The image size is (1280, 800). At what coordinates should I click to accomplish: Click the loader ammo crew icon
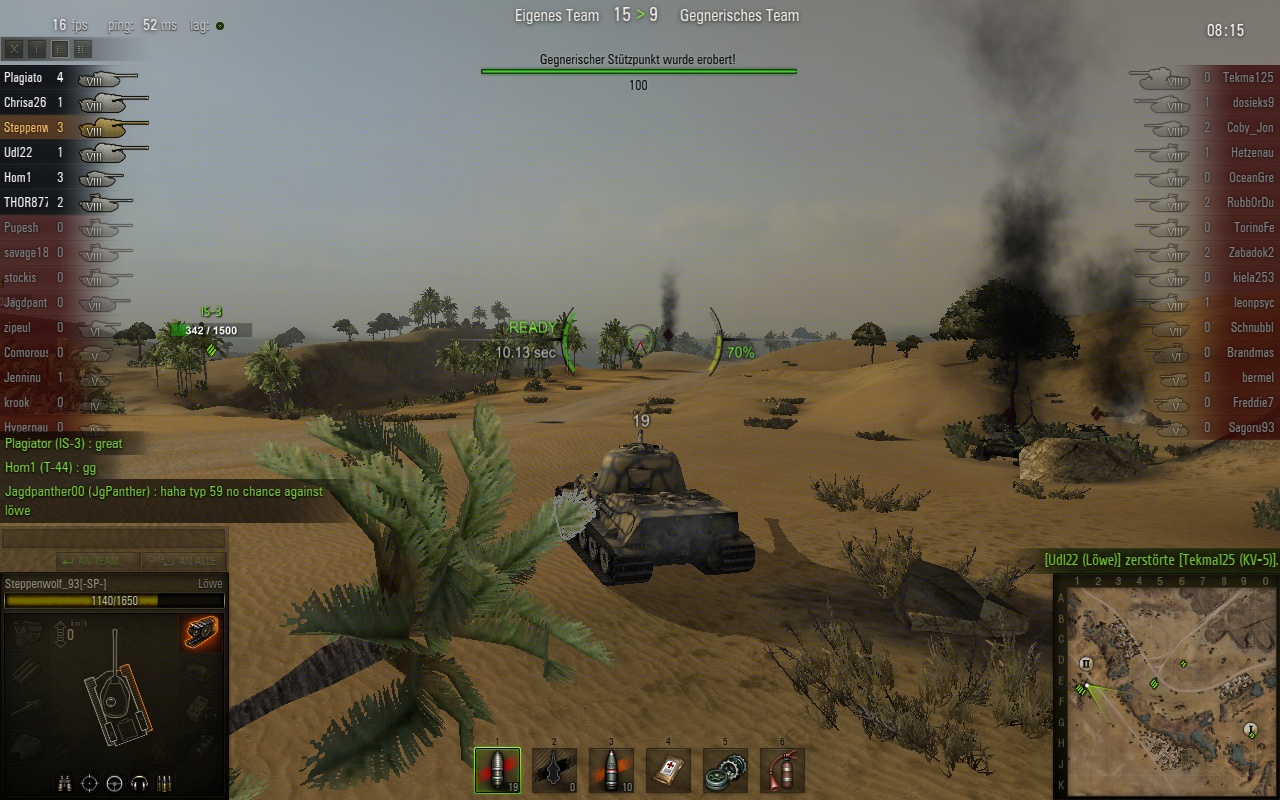click(x=165, y=783)
